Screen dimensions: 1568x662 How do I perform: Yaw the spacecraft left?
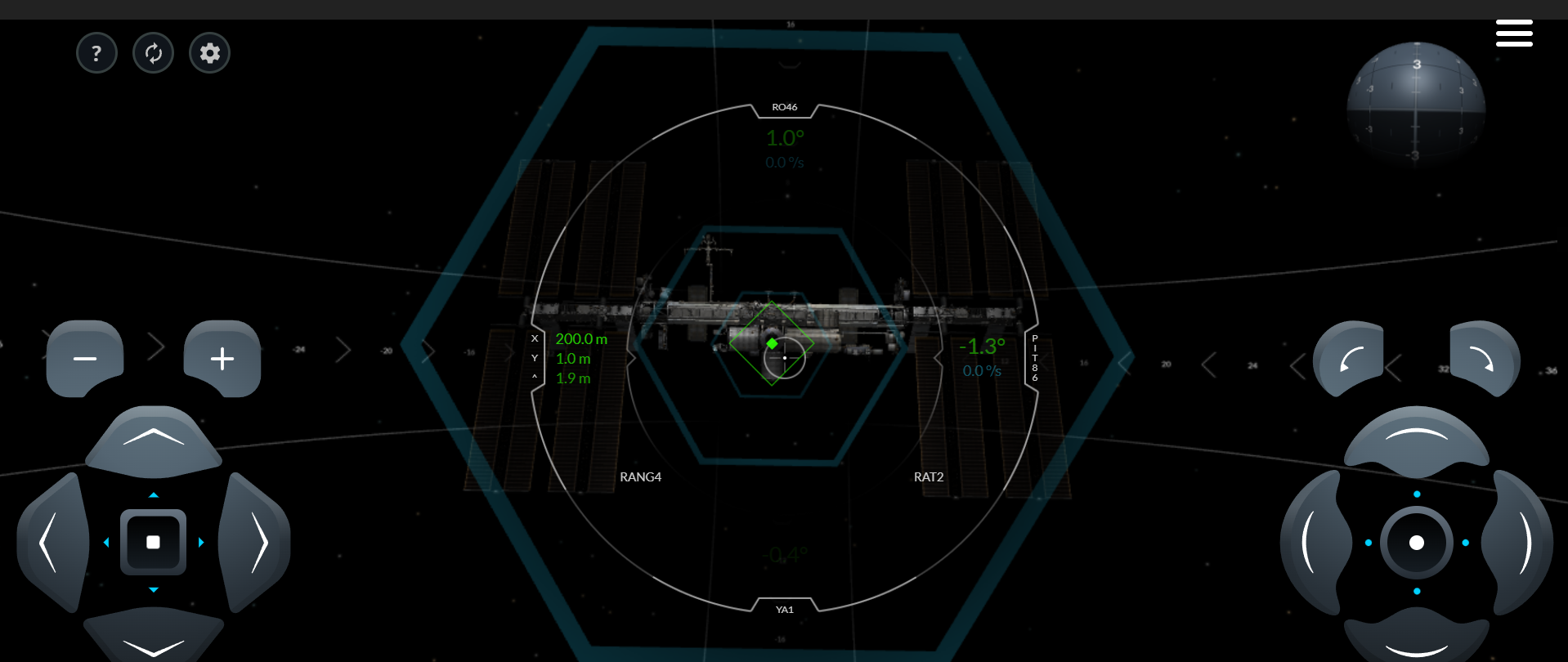pyautogui.click(x=1315, y=541)
